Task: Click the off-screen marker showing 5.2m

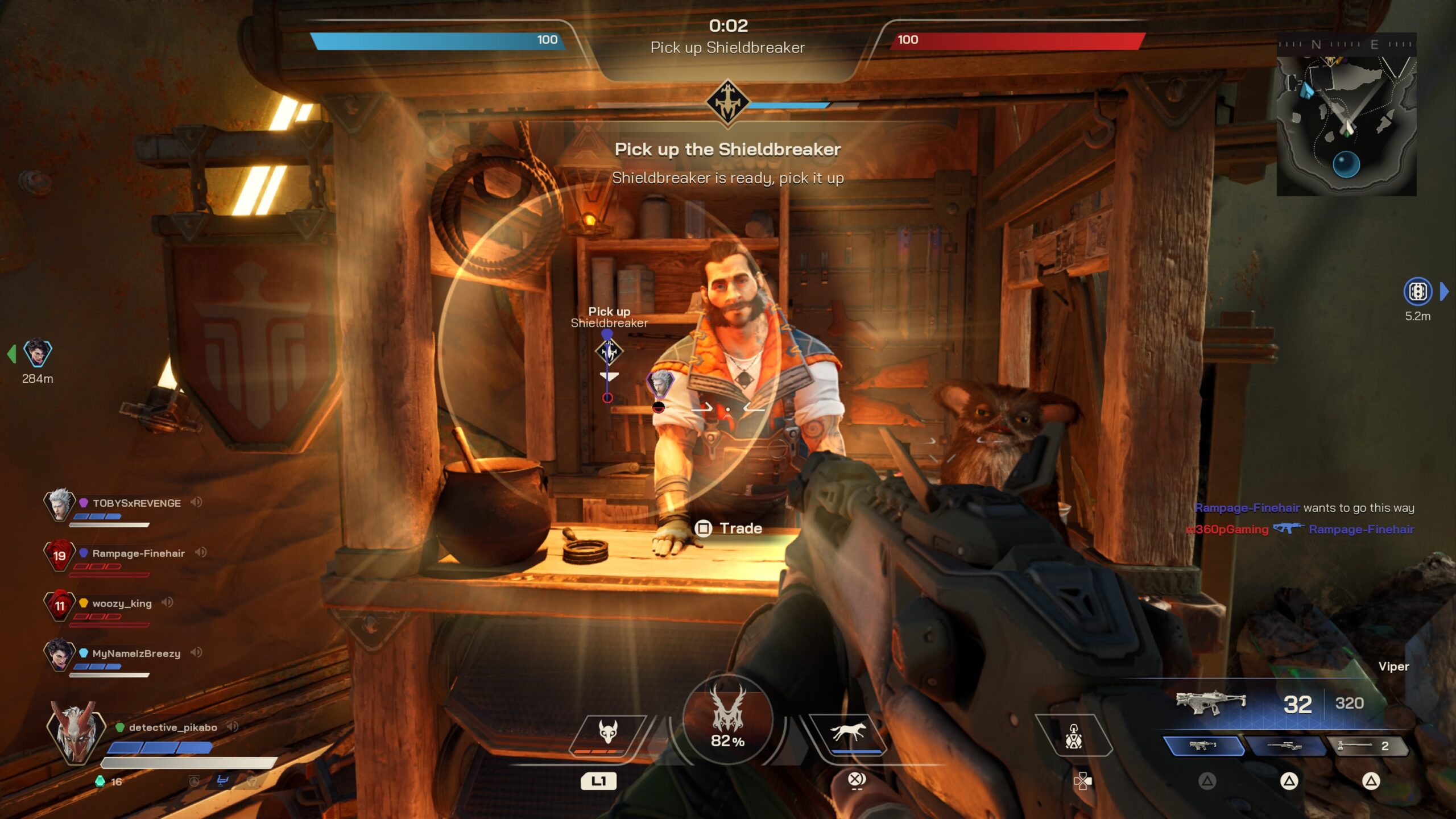Action: click(1417, 292)
